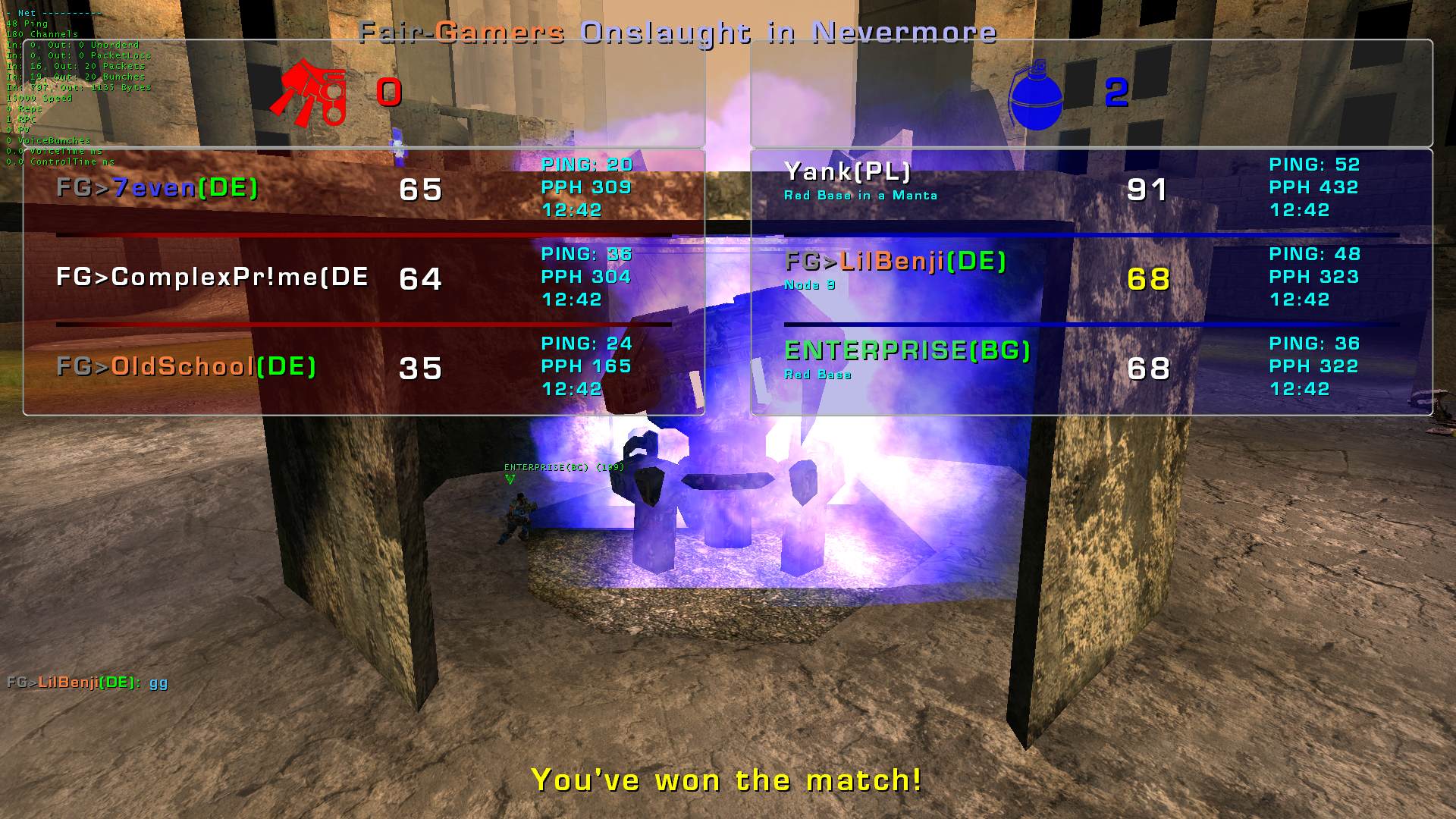Select FG>ComplexPr!me player row
Image resolution: width=1456 pixels, height=819 pixels.
[212, 278]
